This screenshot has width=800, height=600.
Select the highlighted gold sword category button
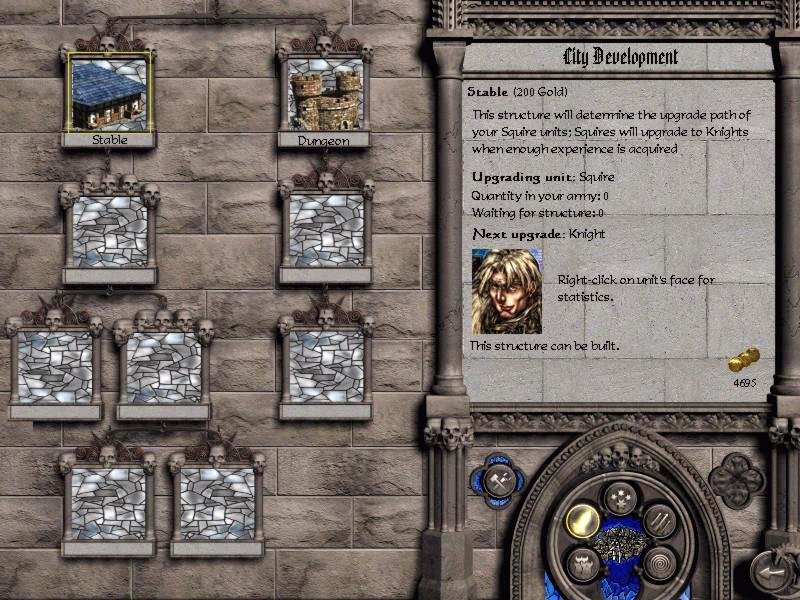(x=581, y=520)
